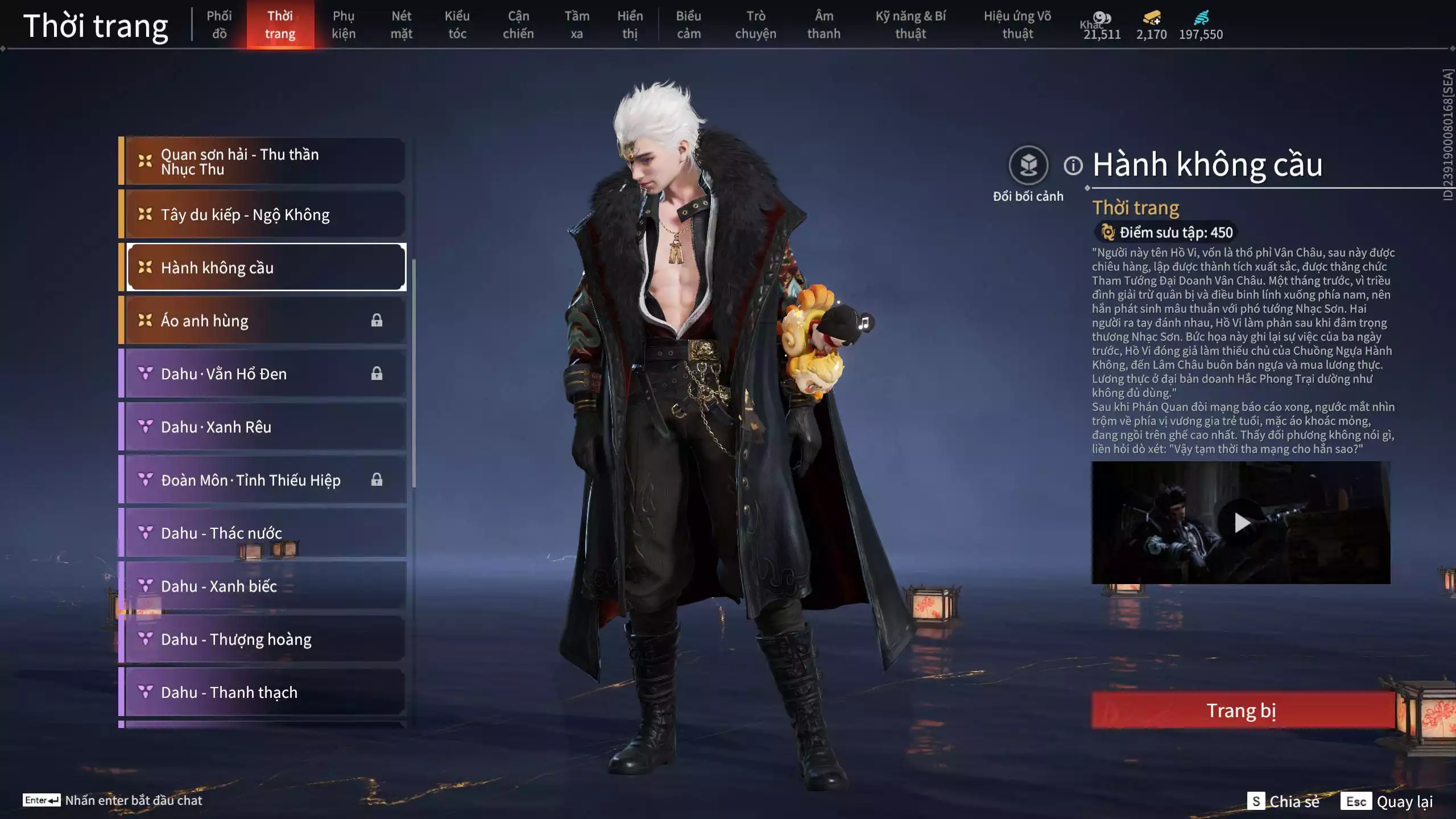Switch to the Phối đồ tab
This screenshot has height=819, width=1456.
219,24
